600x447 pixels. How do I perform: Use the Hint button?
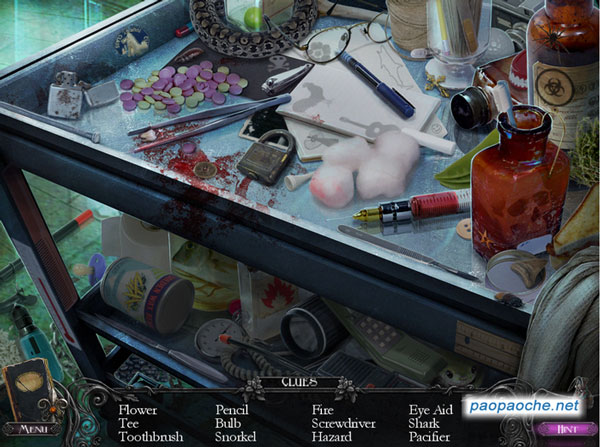[568, 428]
